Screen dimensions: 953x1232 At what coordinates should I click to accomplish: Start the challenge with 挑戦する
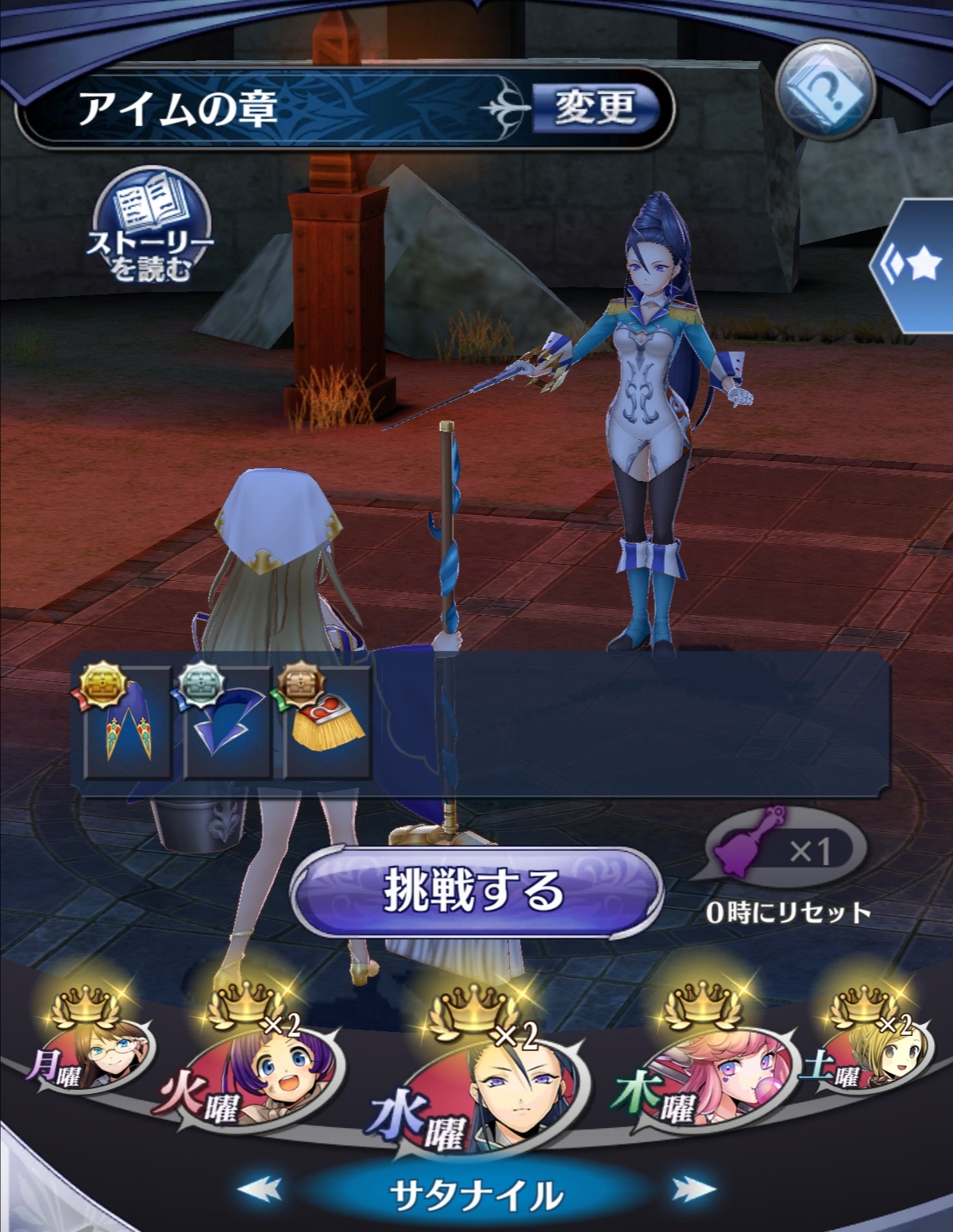coord(475,891)
